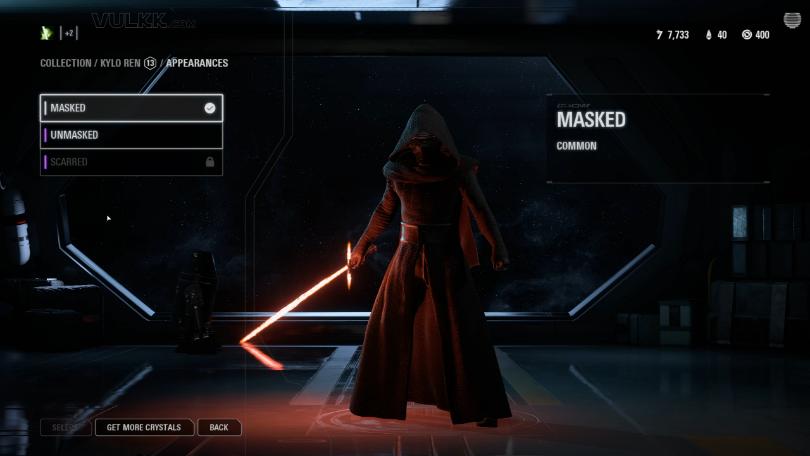The height and width of the screenshot is (456, 810).
Task: Click the locked Scarred appearance
Action: pyautogui.click(x=130, y=162)
